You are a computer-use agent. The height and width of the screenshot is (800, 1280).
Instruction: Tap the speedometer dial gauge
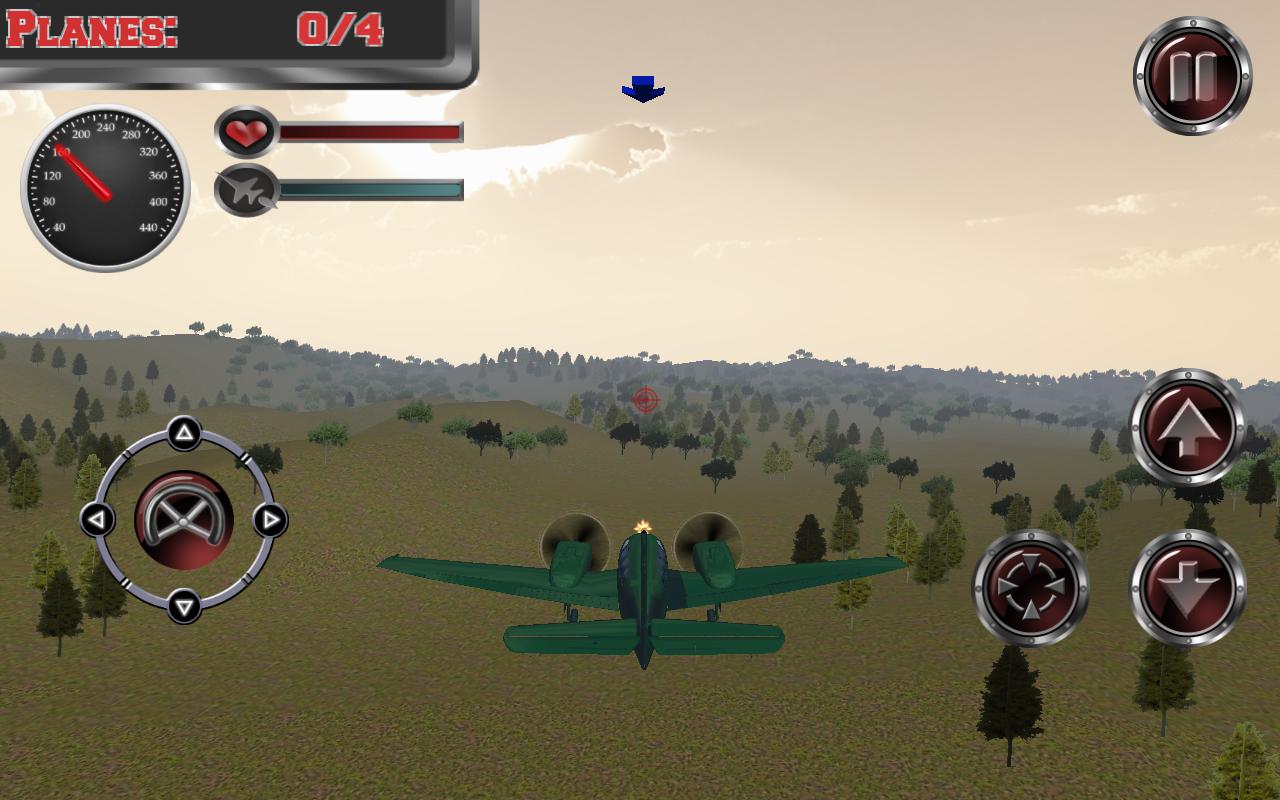(x=104, y=186)
